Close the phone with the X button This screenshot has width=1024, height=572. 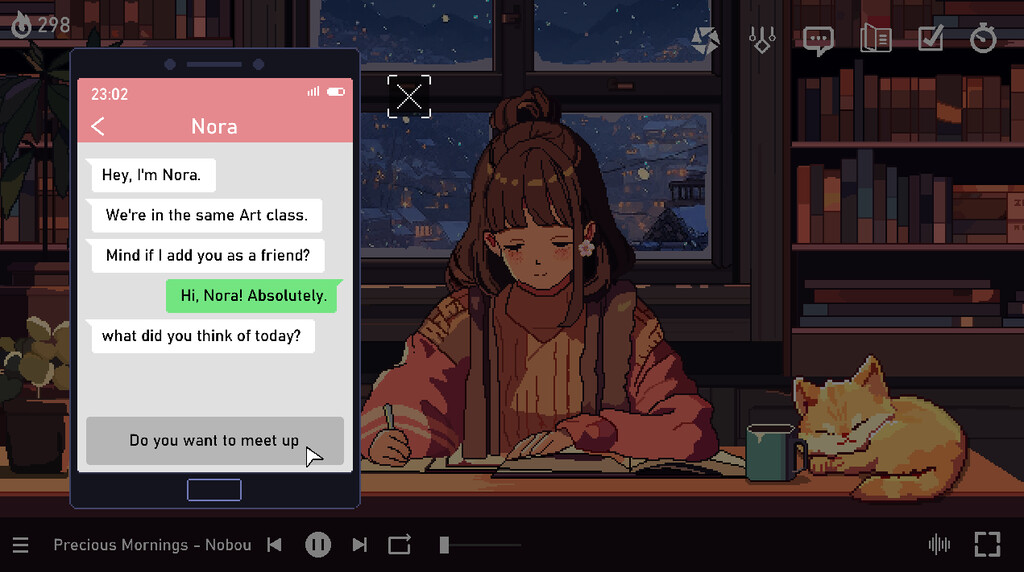click(409, 97)
